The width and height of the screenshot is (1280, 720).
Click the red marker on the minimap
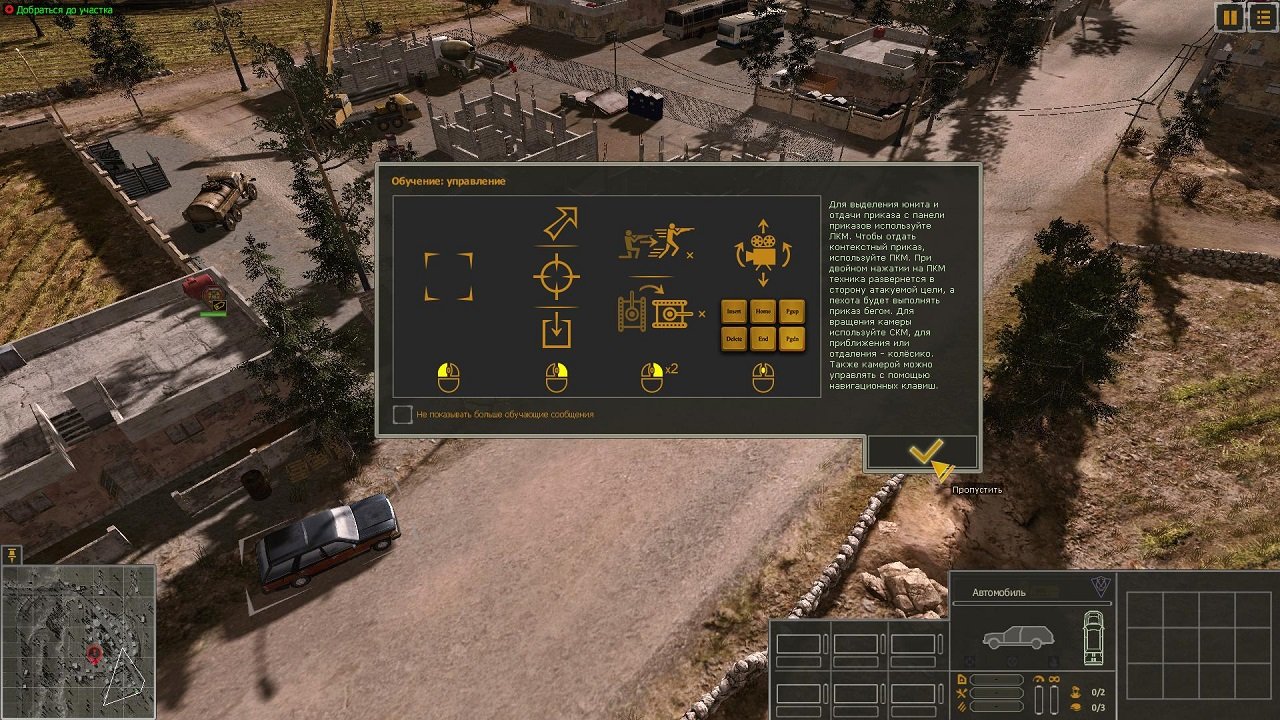click(x=94, y=653)
